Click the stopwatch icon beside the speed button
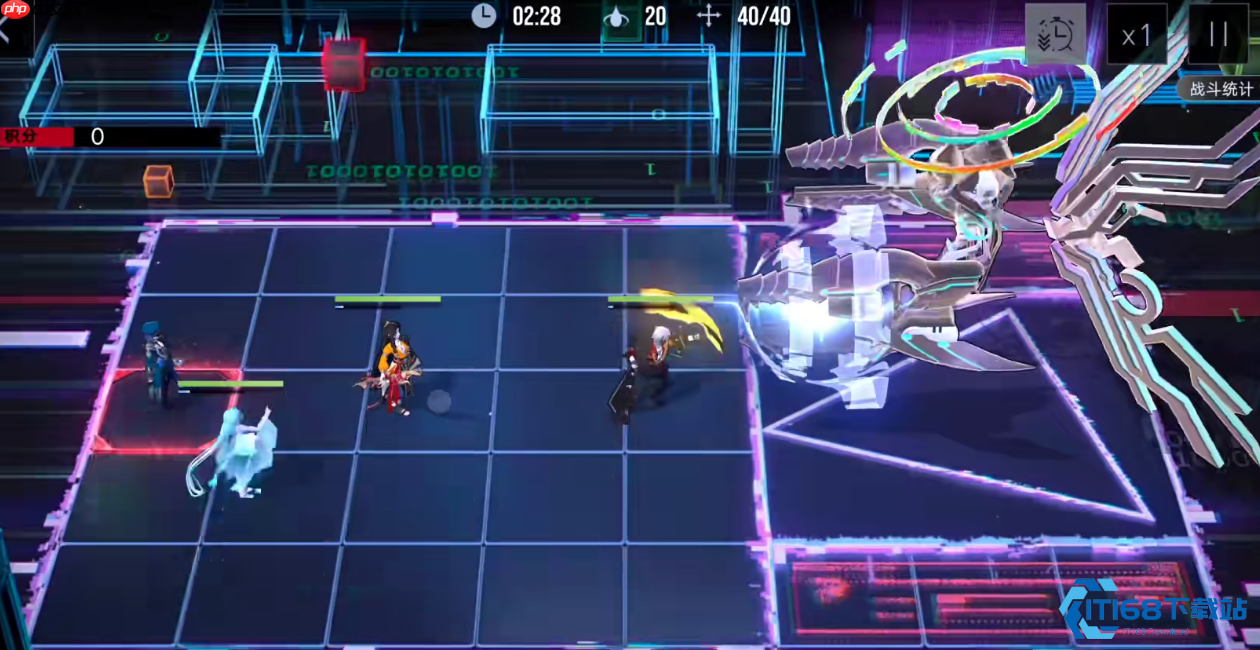This screenshot has height=650, width=1260. tap(1056, 36)
